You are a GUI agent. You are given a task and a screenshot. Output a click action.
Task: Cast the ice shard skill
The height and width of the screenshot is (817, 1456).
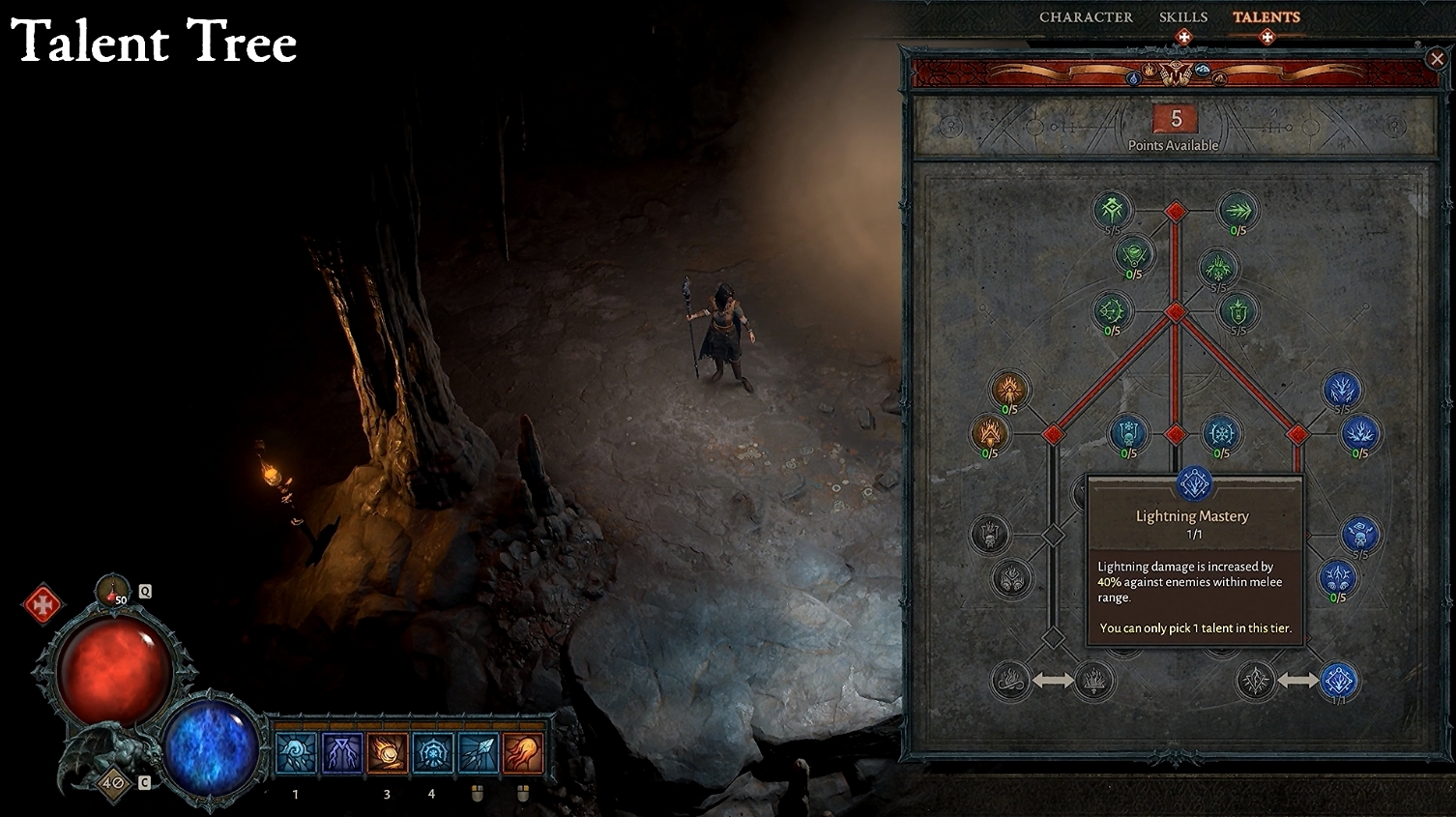pyautogui.click(x=478, y=753)
